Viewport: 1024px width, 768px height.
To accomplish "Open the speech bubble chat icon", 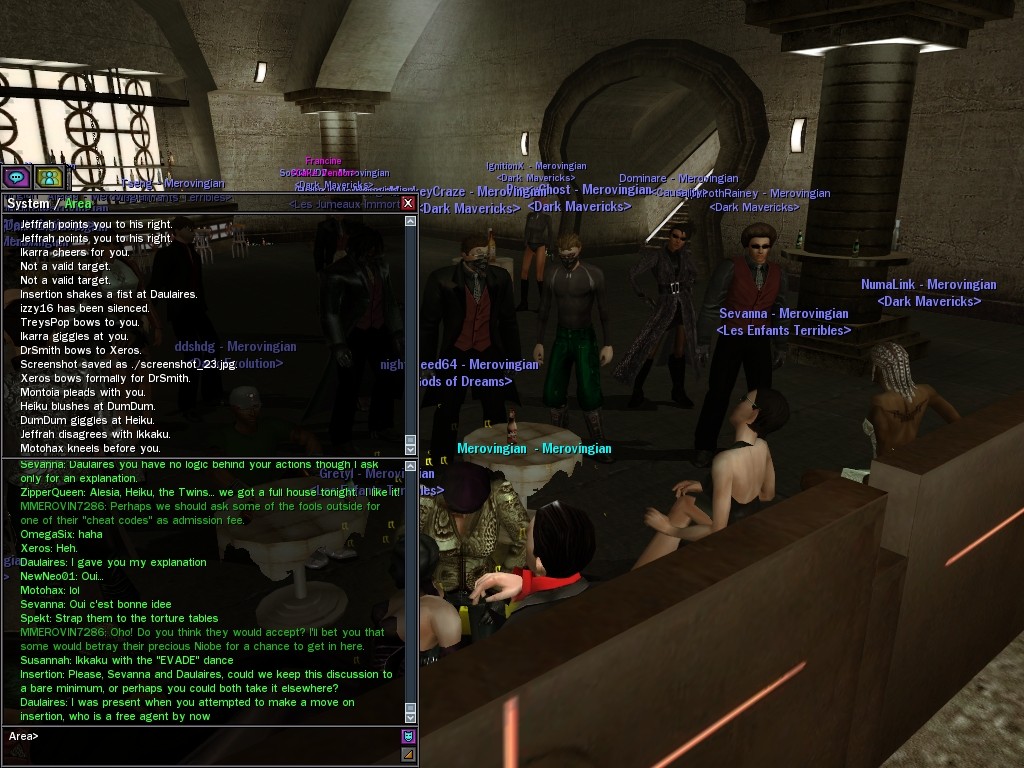I will coord(16,177).
